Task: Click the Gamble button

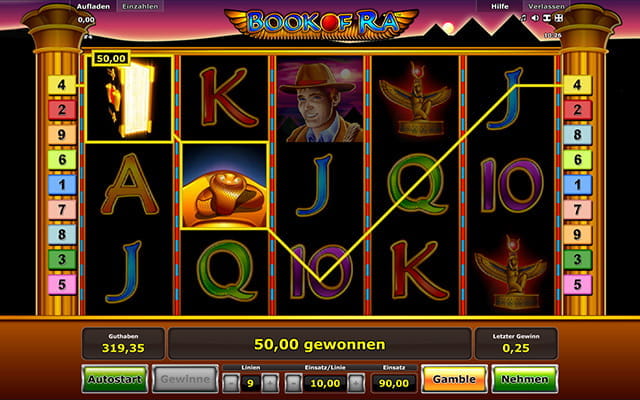Action: 454,379
